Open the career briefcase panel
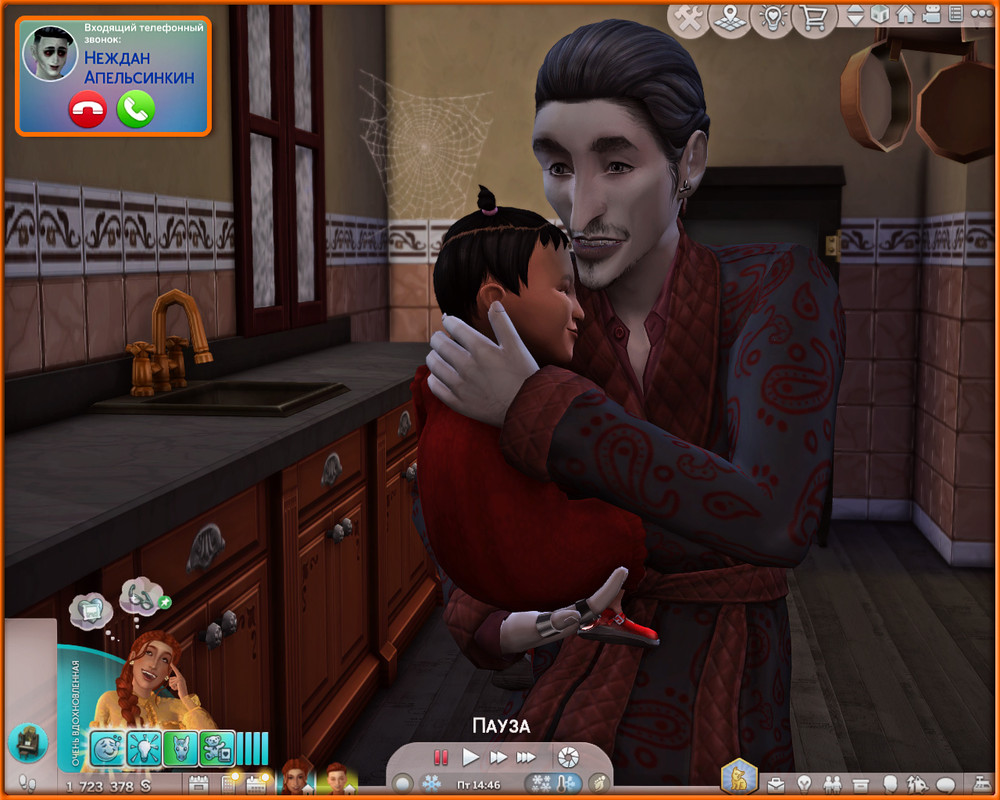Image resolution: width=1000 pixels, height=800 pixels. pyautogui.click(x=776, y=783)
